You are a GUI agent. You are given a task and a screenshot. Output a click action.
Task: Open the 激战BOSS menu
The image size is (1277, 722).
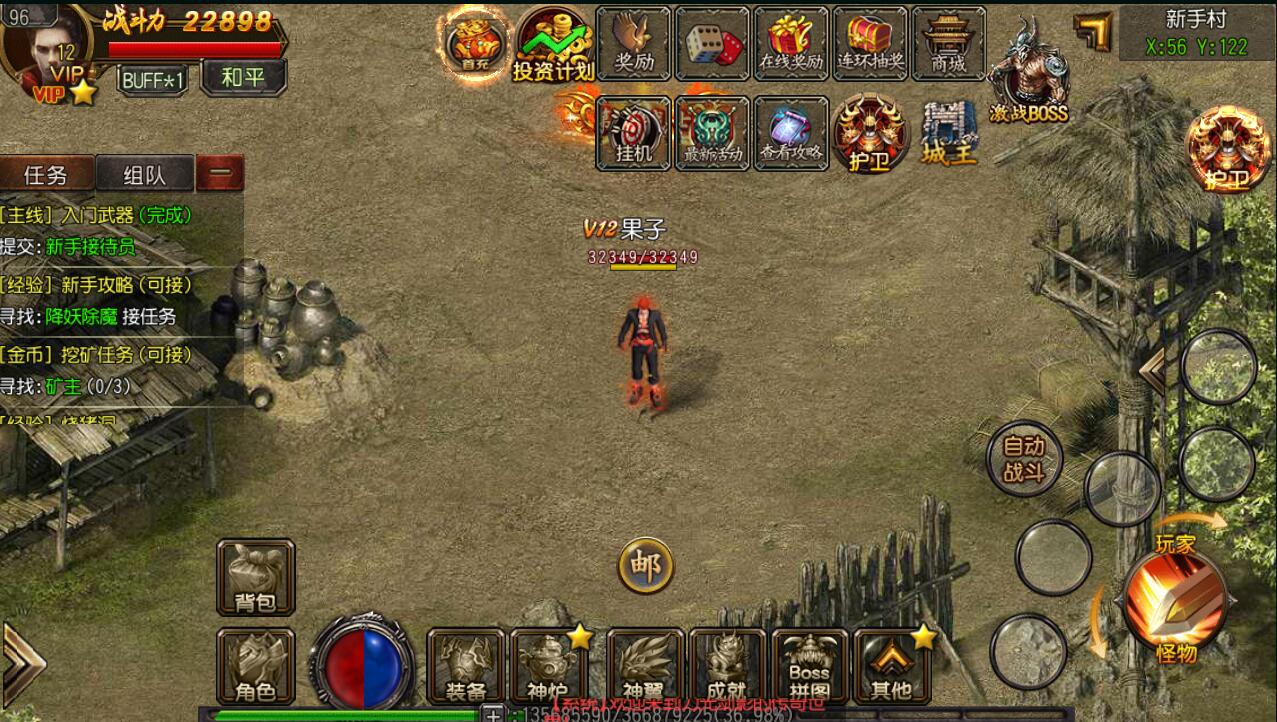[1028, 72]
